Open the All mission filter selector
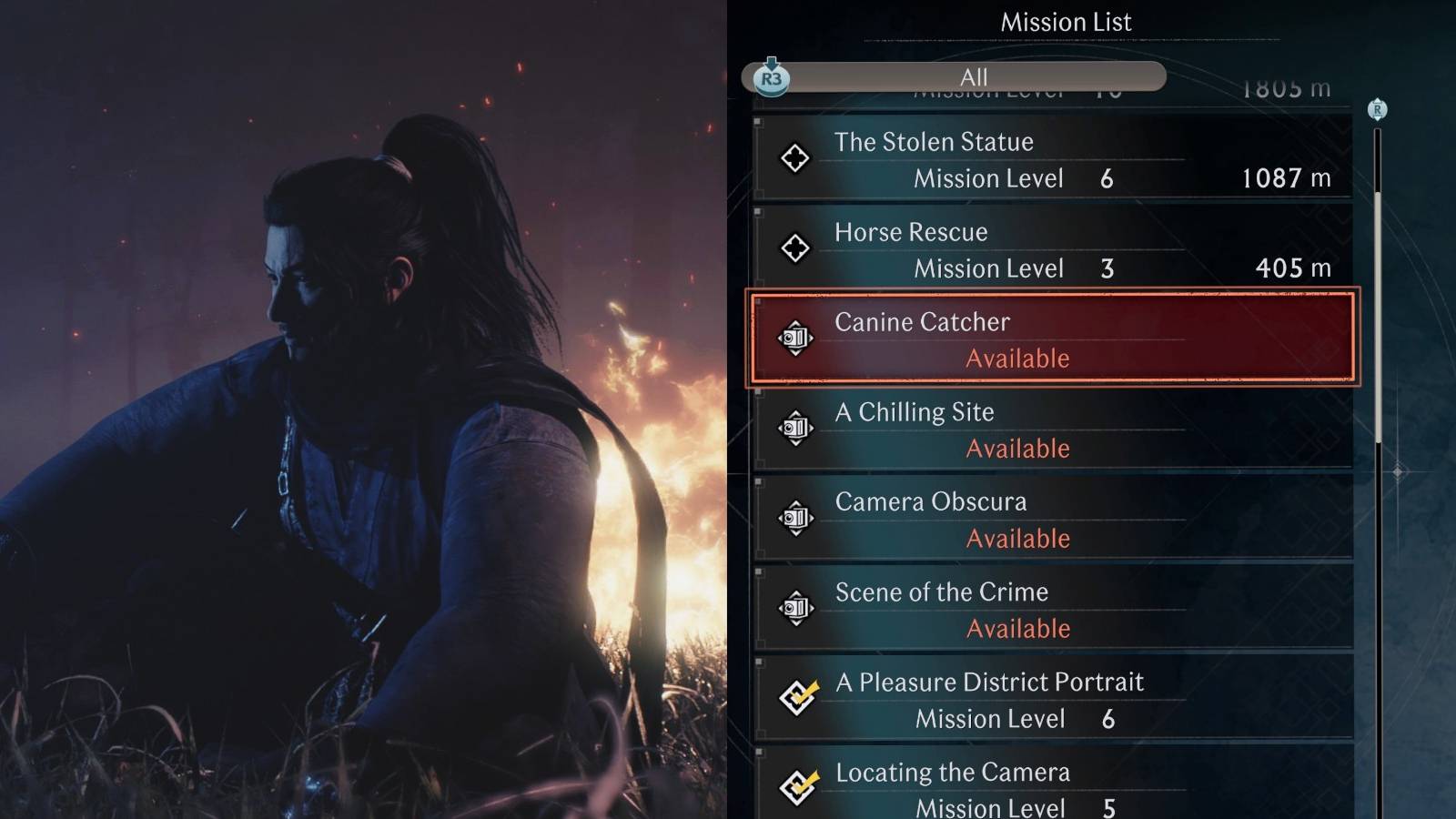 tap(972, 77)
